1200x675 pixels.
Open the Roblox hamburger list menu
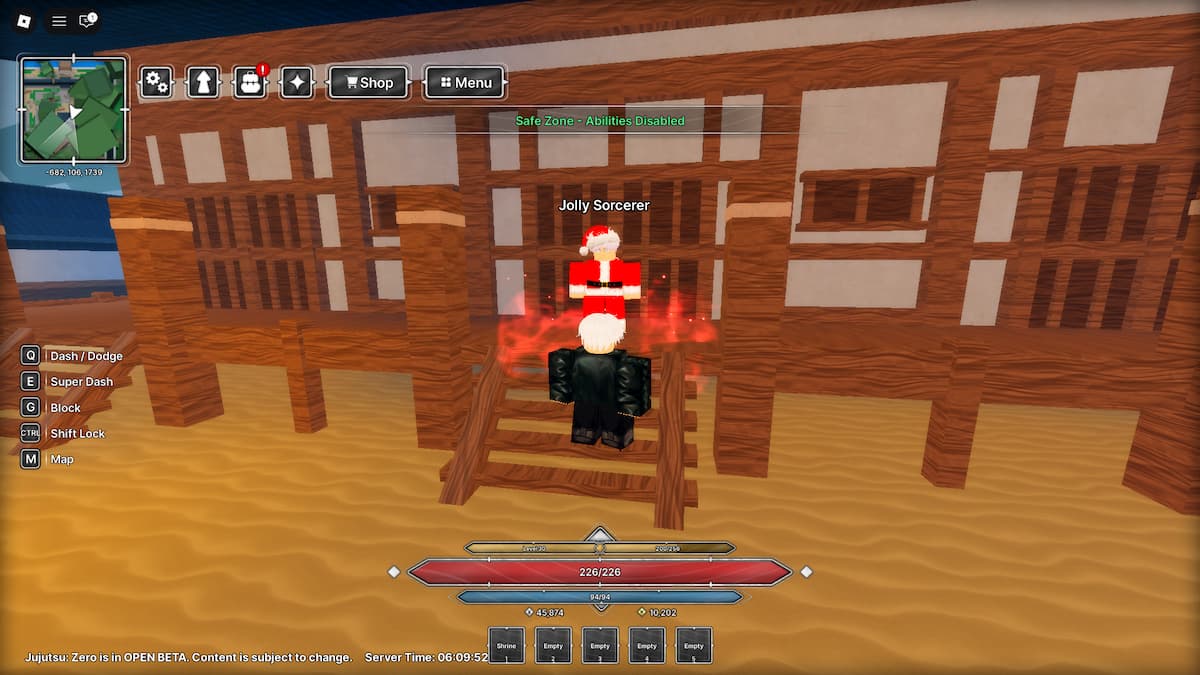click(x=59, y=21)
